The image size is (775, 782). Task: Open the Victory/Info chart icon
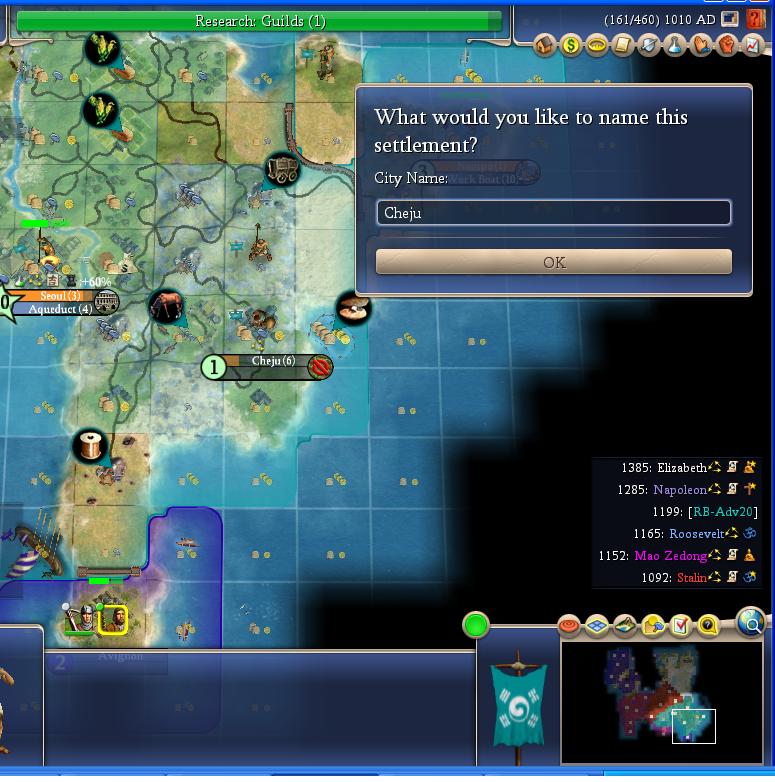(x=752, y=45)
